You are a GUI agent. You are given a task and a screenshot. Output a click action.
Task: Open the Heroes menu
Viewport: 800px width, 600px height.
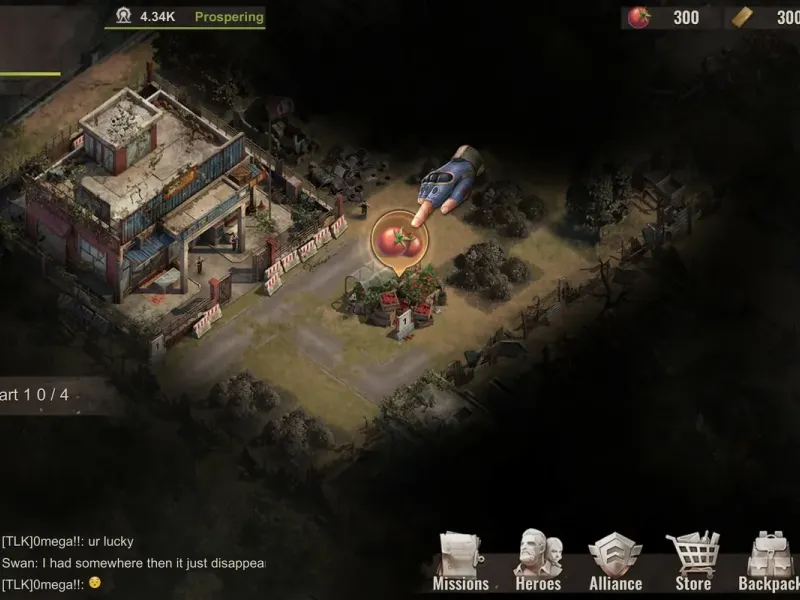[x=538, y=562]
